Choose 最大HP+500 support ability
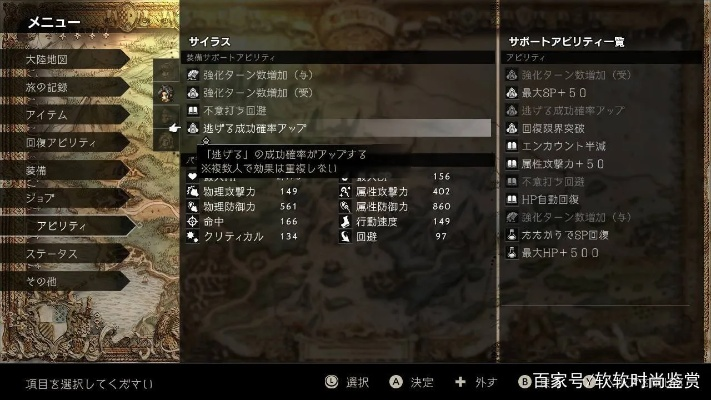This screenshot has width=711, height=400. [x=563, y=254]
